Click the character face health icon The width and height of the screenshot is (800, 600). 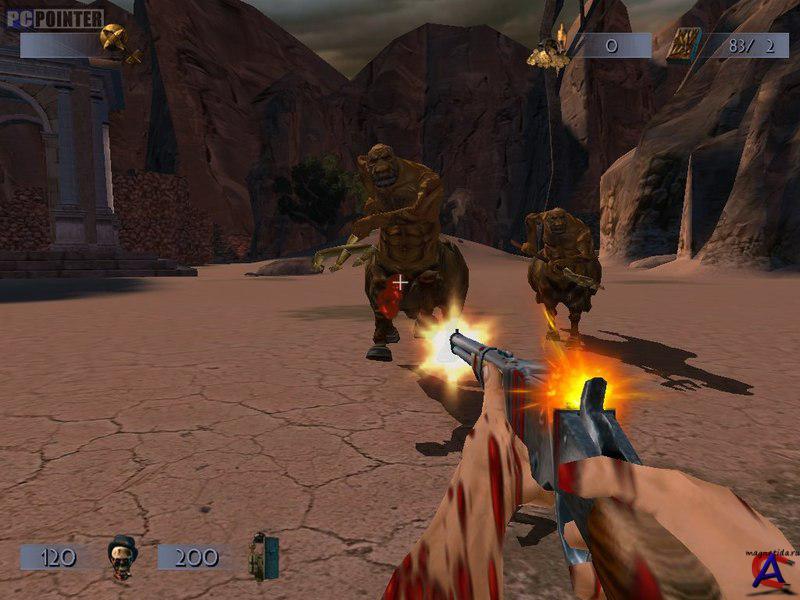(123, 558)
